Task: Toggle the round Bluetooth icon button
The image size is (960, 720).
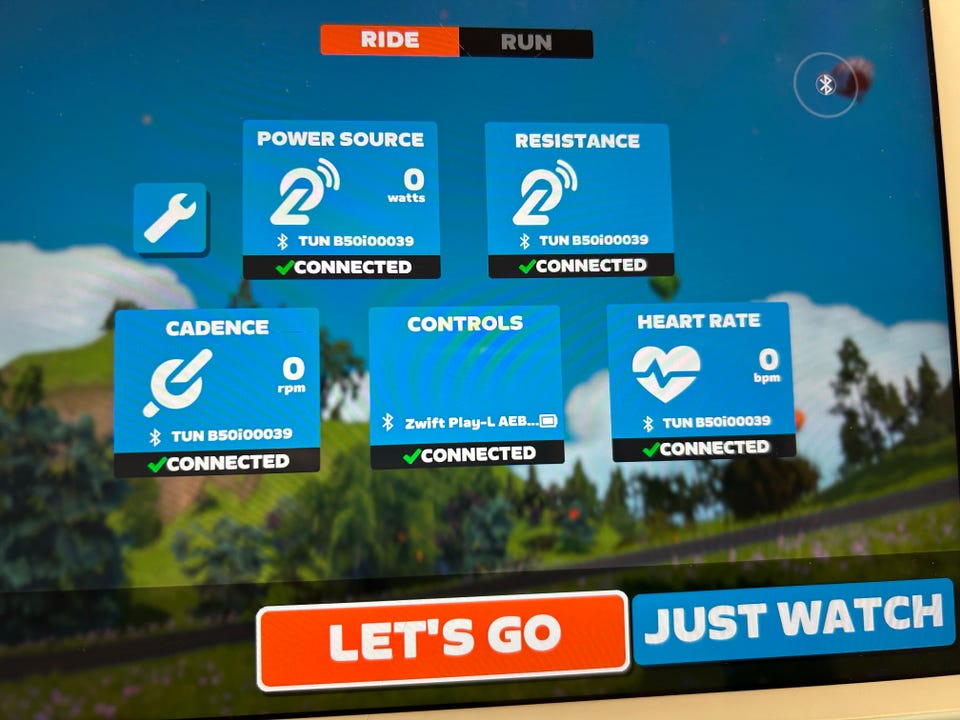Action: [x=826, y=85]
